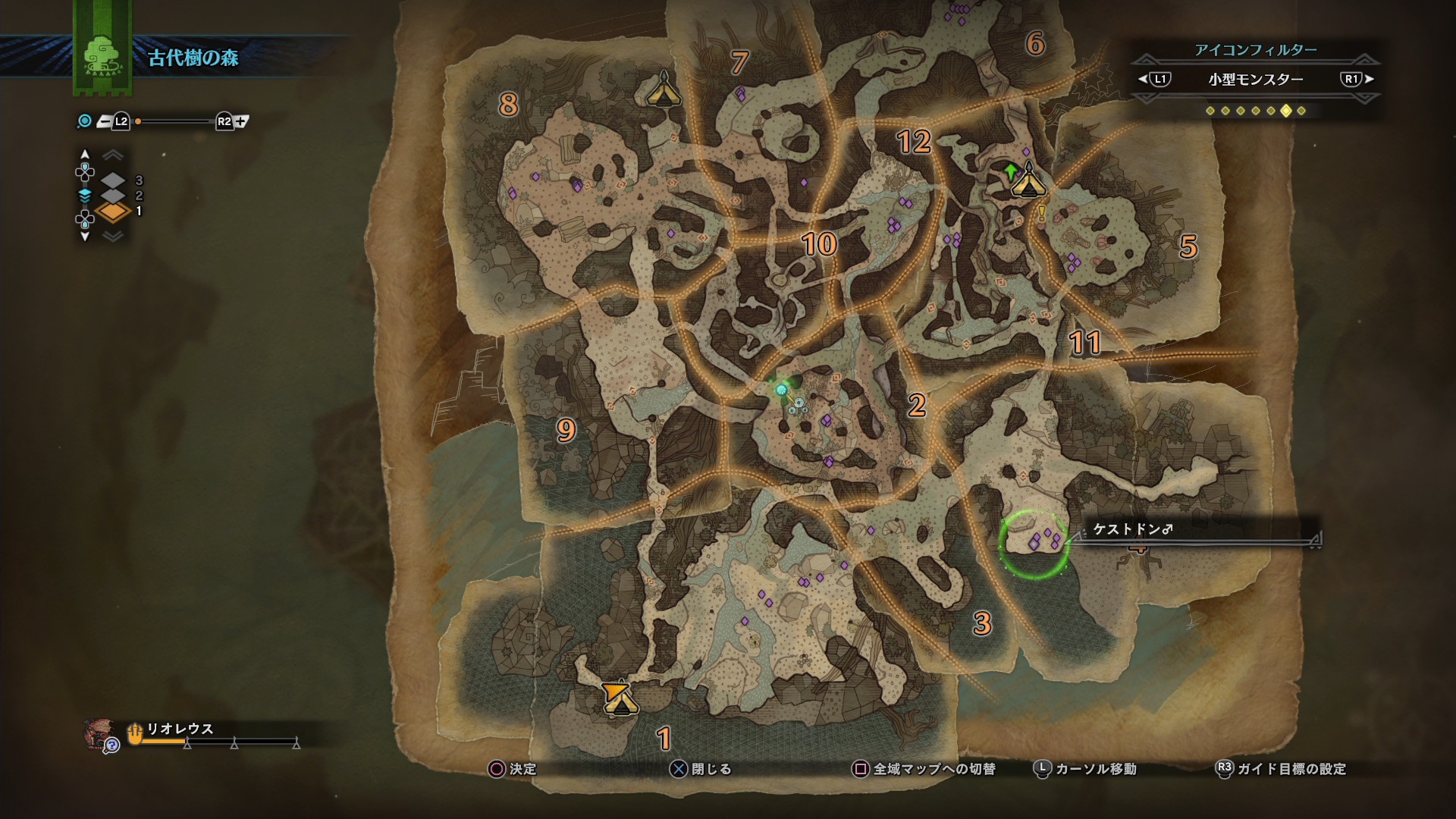The image size is (1456, 819).
Task: Move layer selection down with arrow
Action: point(85,237)
